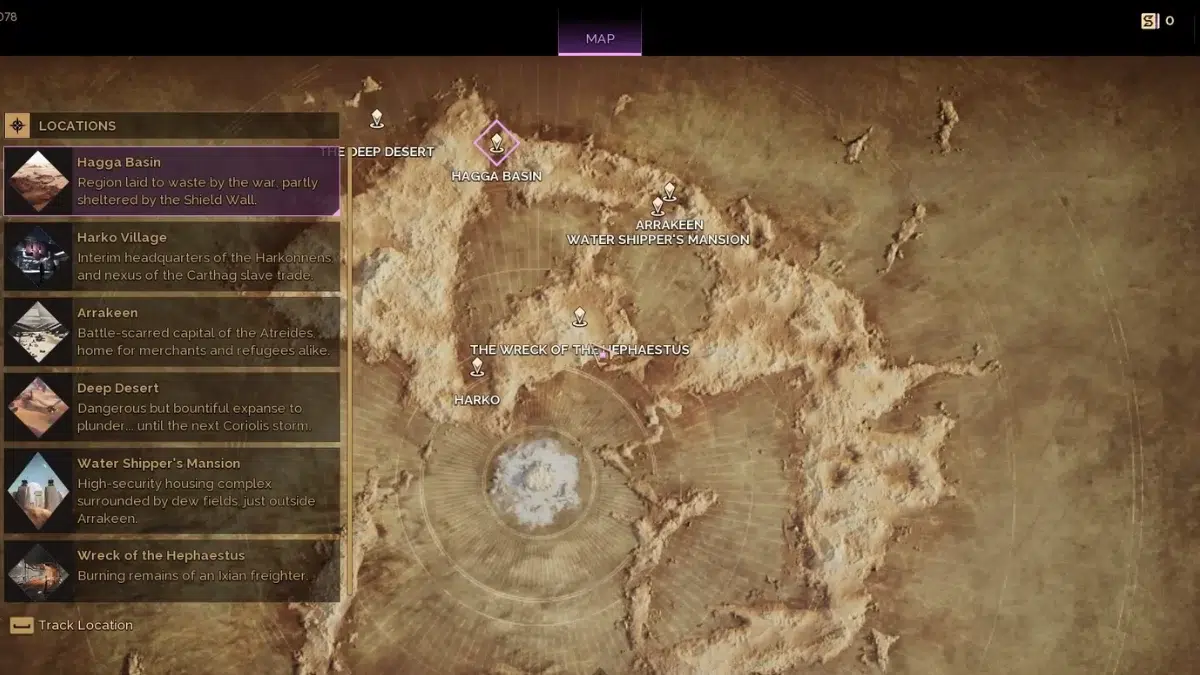Pick the Water Shipper's Mansion list entry
1200x675 pixels.
coord(172,491)
